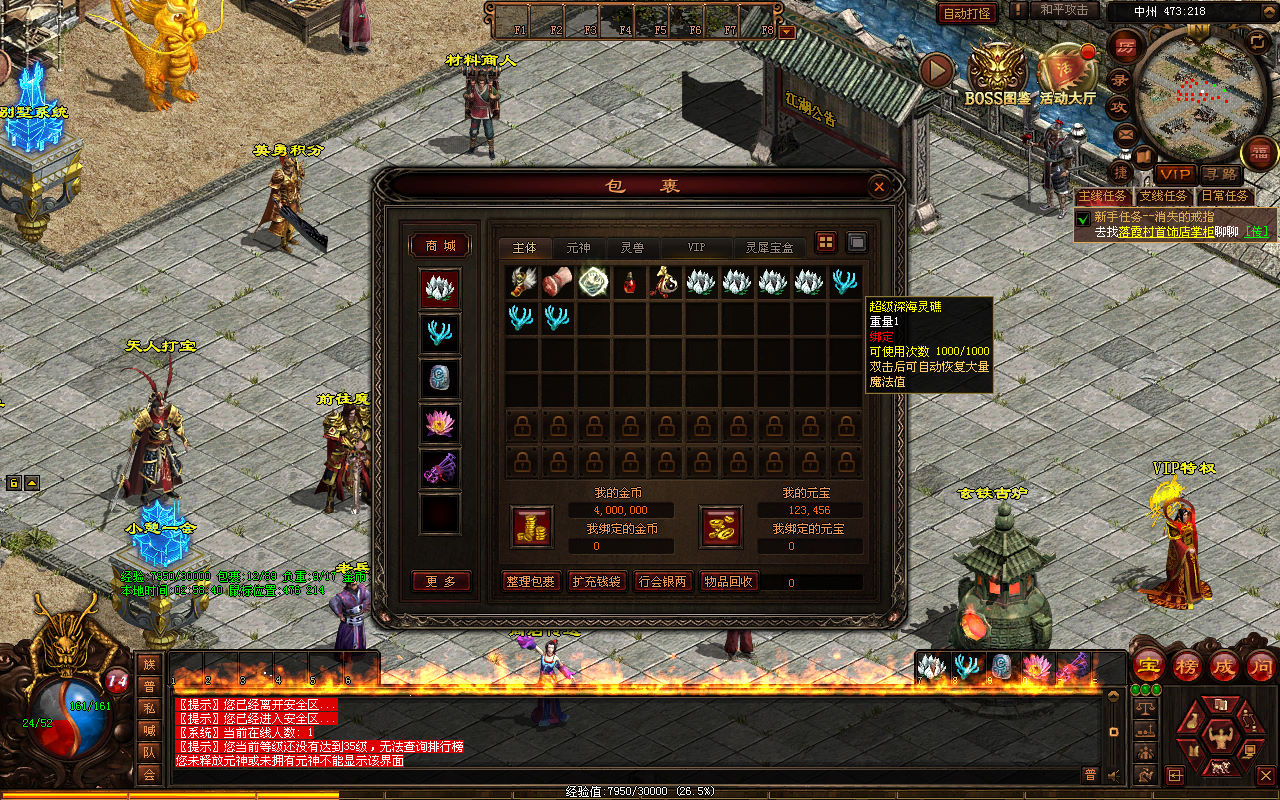This screenshot has width=1280, height=800.
Task: Open the 榜 ranking orb button
Action: point(1186,666)
